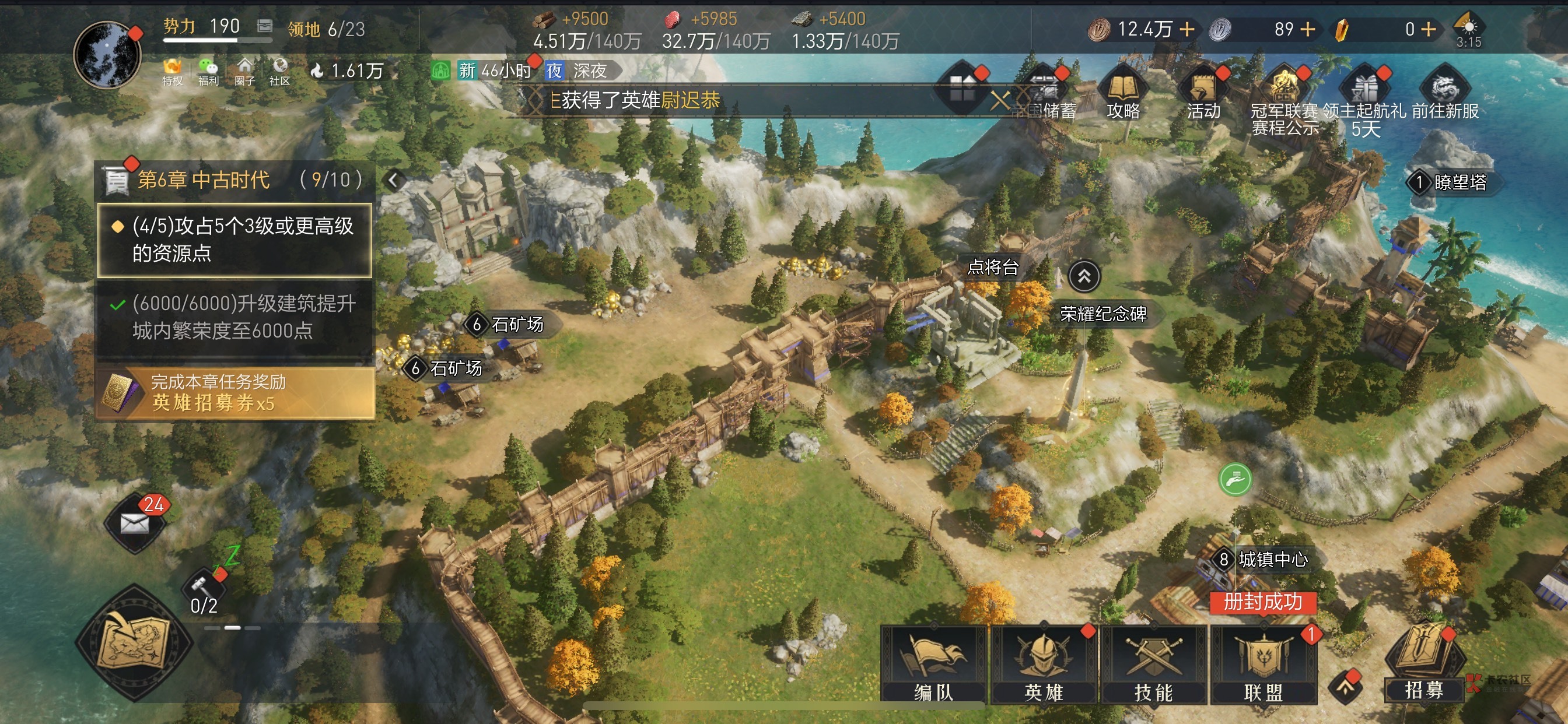Screen dimensions: 1568x724
Task: Open the 领主起航礼 gift event
Action: tap(1364, 97)
